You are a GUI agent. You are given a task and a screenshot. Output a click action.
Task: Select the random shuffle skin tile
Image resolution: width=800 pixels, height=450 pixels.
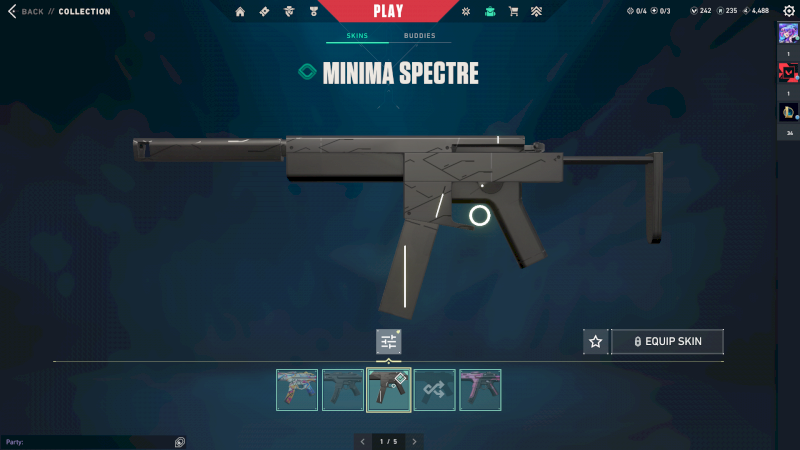point(435,390)
